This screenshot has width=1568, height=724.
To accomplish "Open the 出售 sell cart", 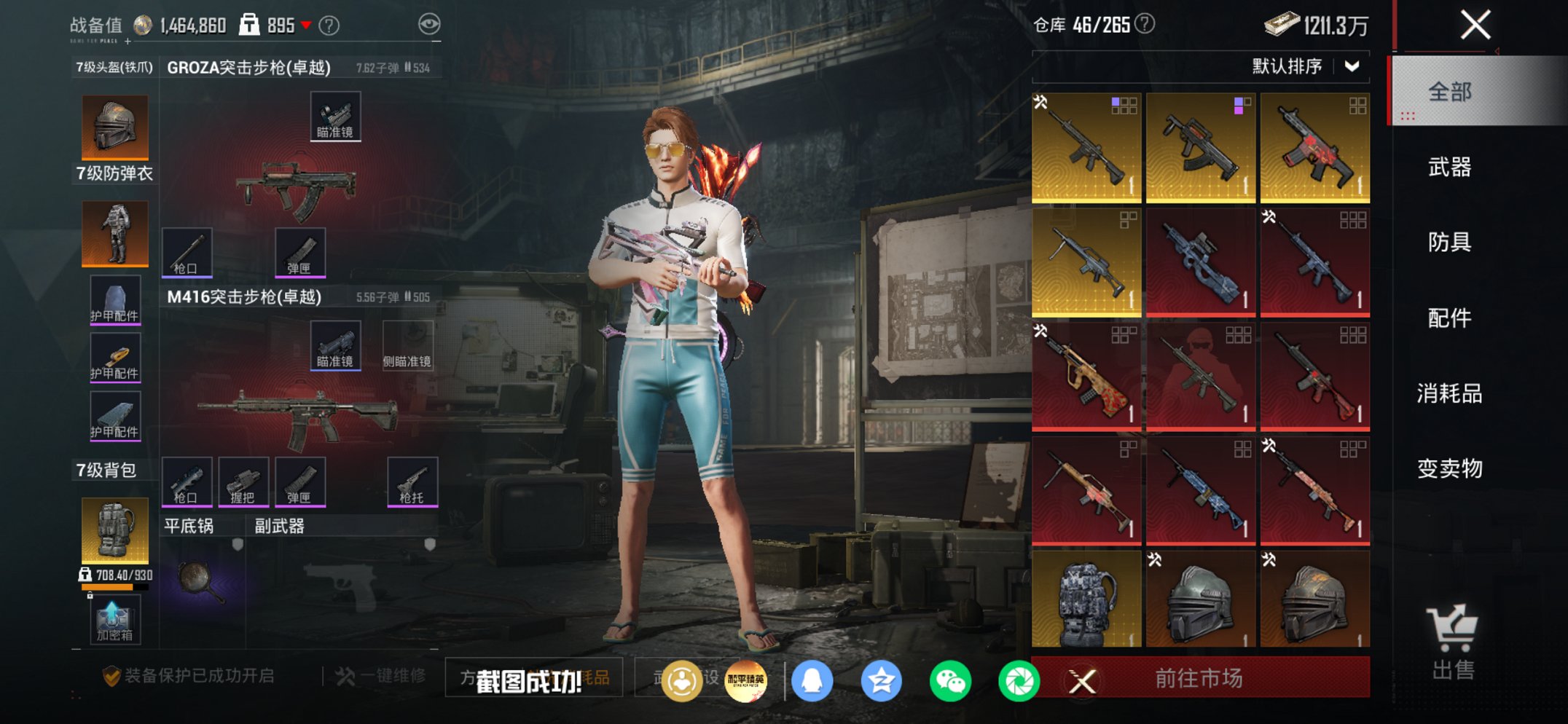I will point(1452,642).
